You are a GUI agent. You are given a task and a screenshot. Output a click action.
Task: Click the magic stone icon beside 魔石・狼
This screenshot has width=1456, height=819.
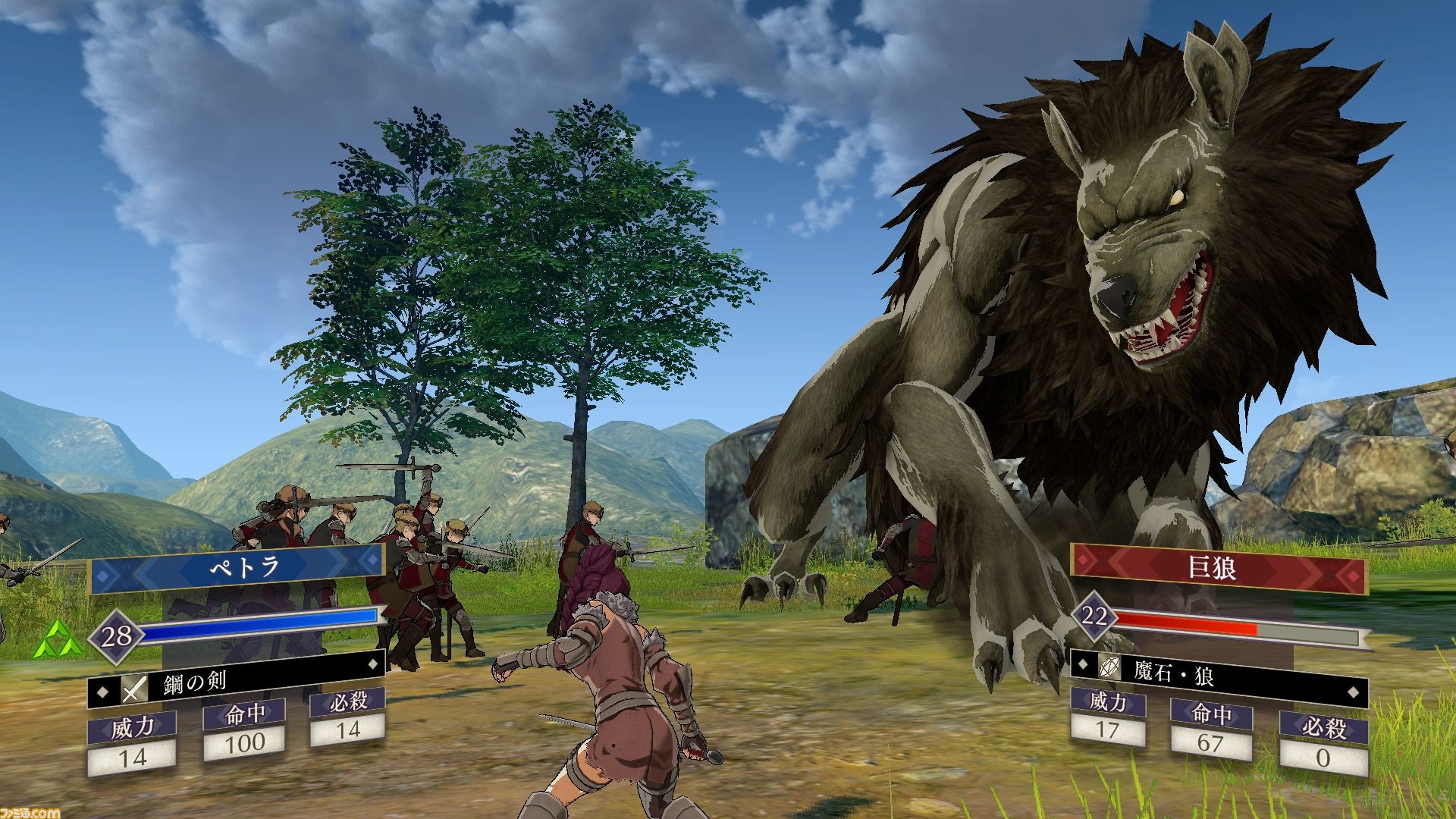[x=1109, y=667]
